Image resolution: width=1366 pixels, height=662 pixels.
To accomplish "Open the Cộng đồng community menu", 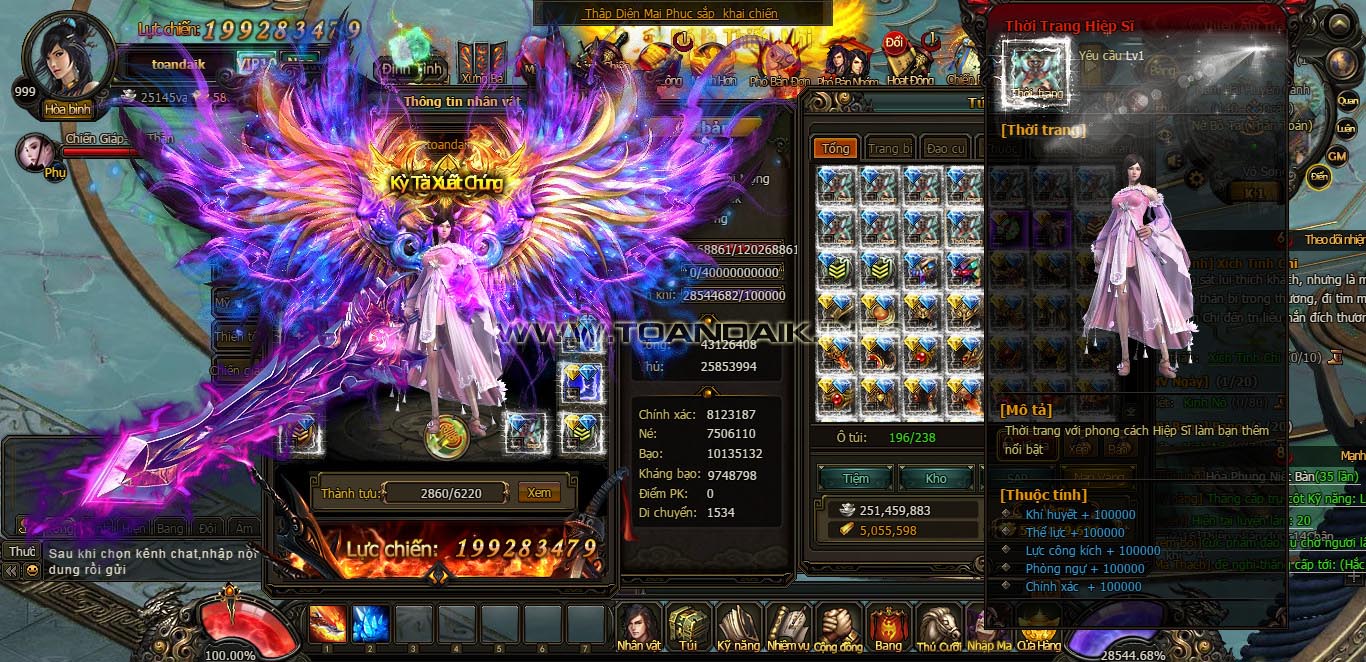I will click(x=838, y=626).
